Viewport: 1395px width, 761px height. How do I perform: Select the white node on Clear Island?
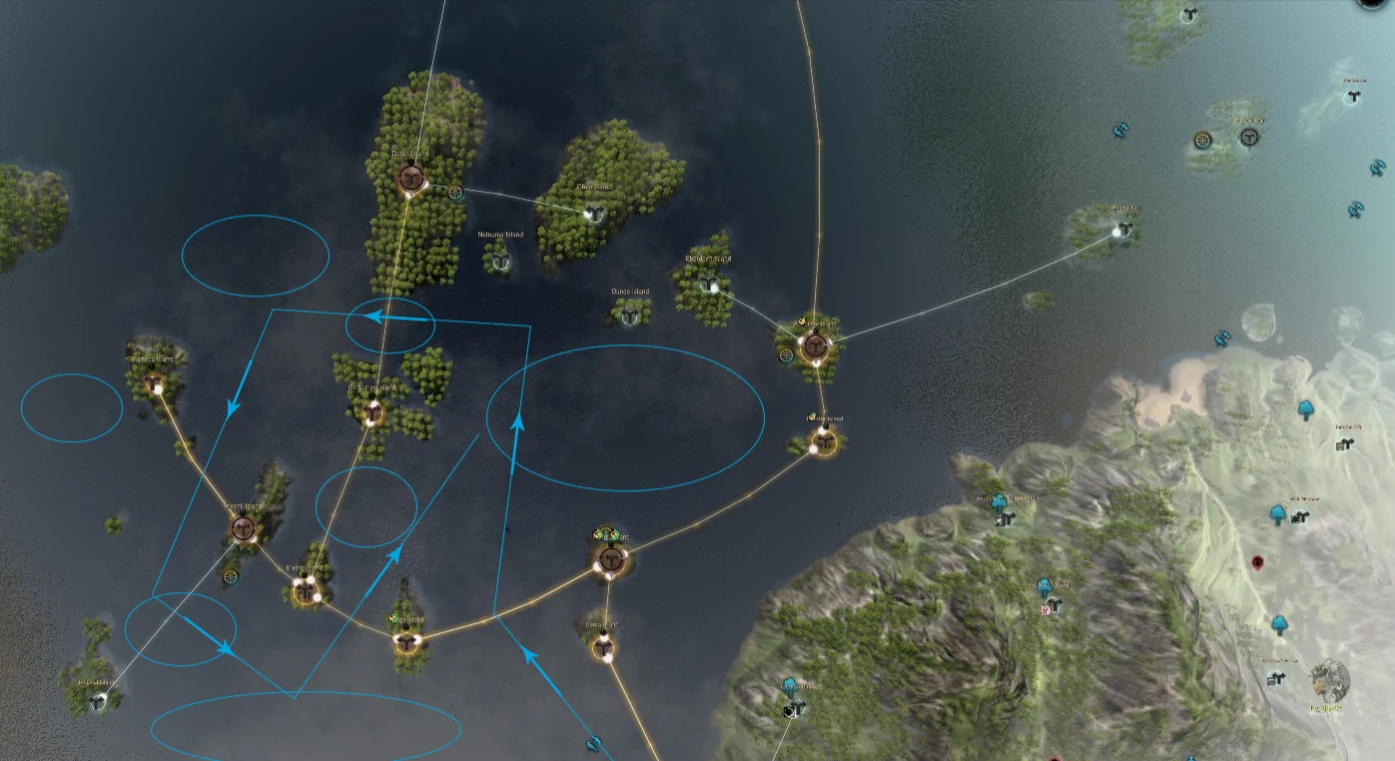(x=593, y=212)
